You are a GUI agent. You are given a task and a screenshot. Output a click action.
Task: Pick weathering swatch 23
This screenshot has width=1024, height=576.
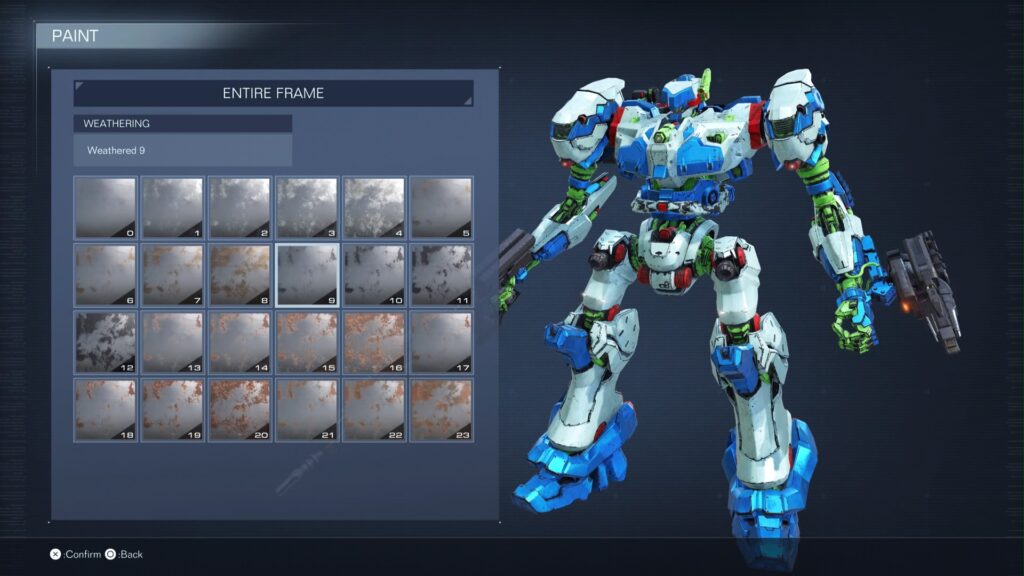pyautogui.click(x=441, y=409)
